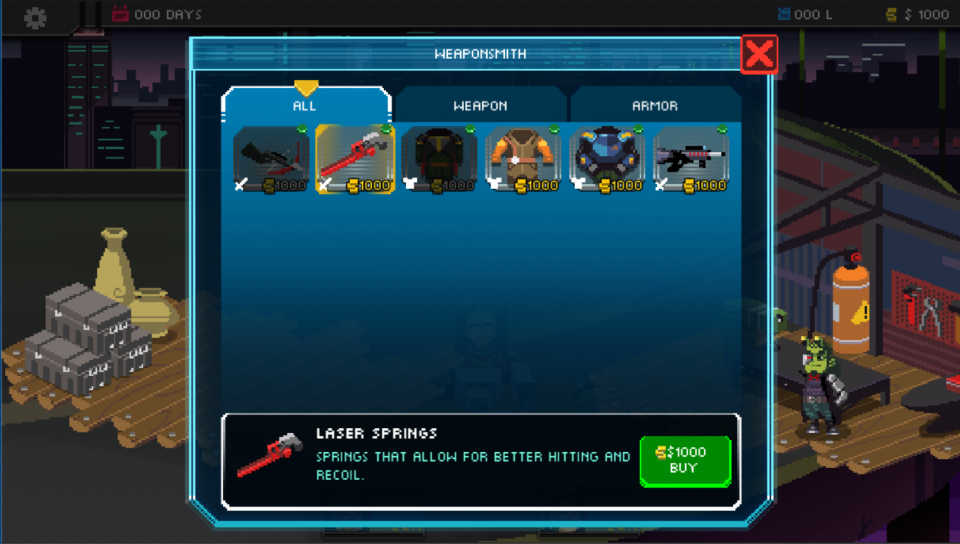Viewport: 960px width, 544px height.
Task: Select the dark green armor vest
Action: pos(439,159)
